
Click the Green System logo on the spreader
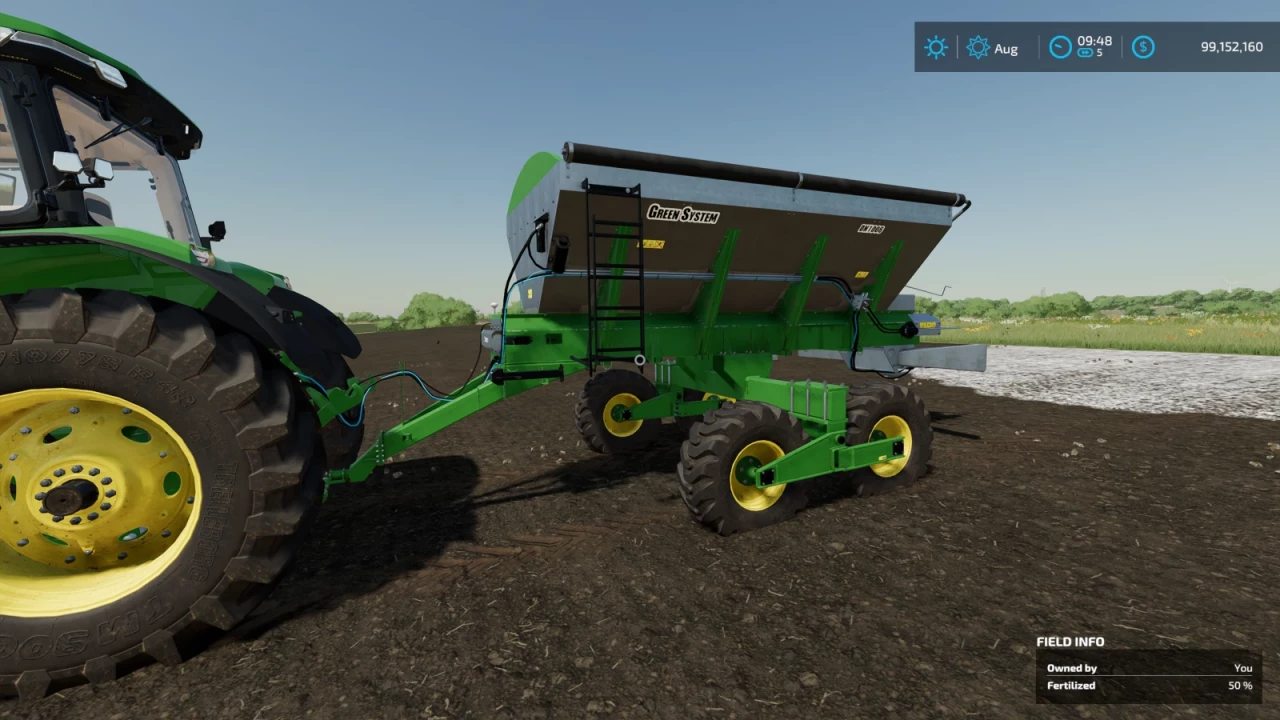[684, 213]
